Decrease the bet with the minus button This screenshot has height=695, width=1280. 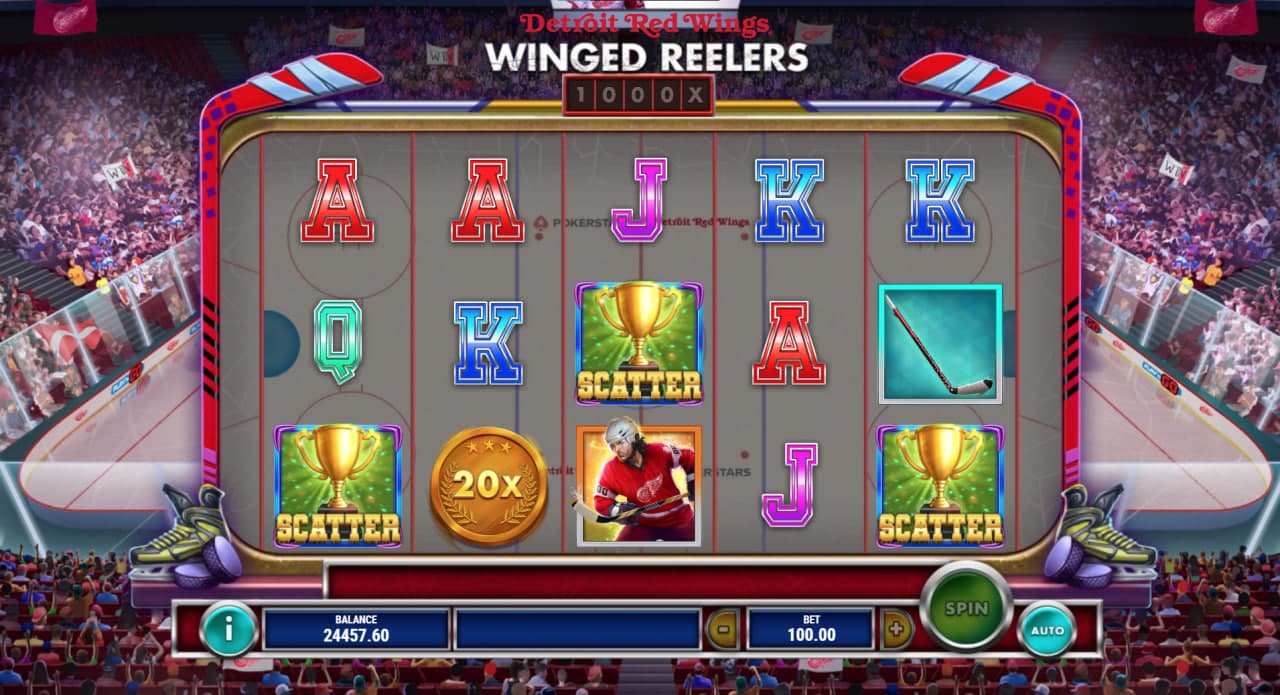point(722,630)
